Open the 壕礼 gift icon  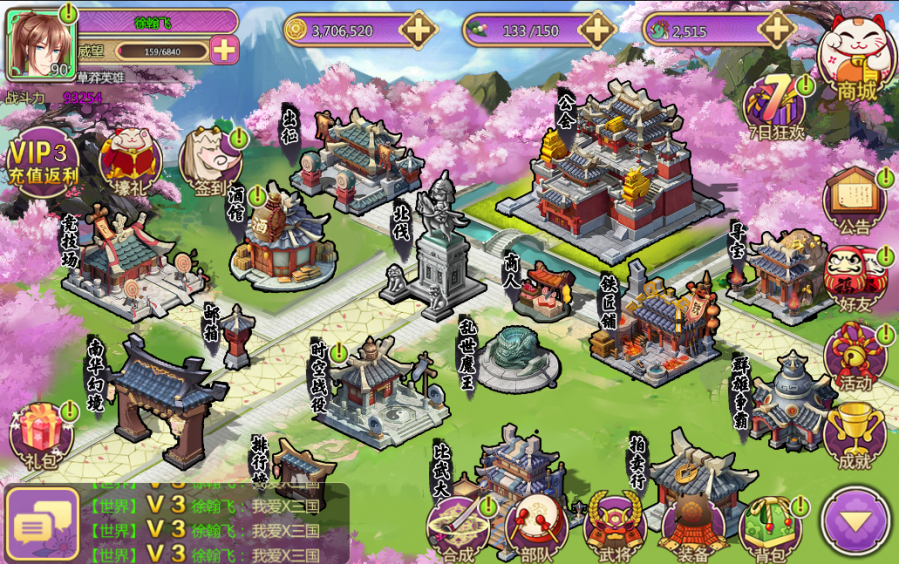coord(130,160)
